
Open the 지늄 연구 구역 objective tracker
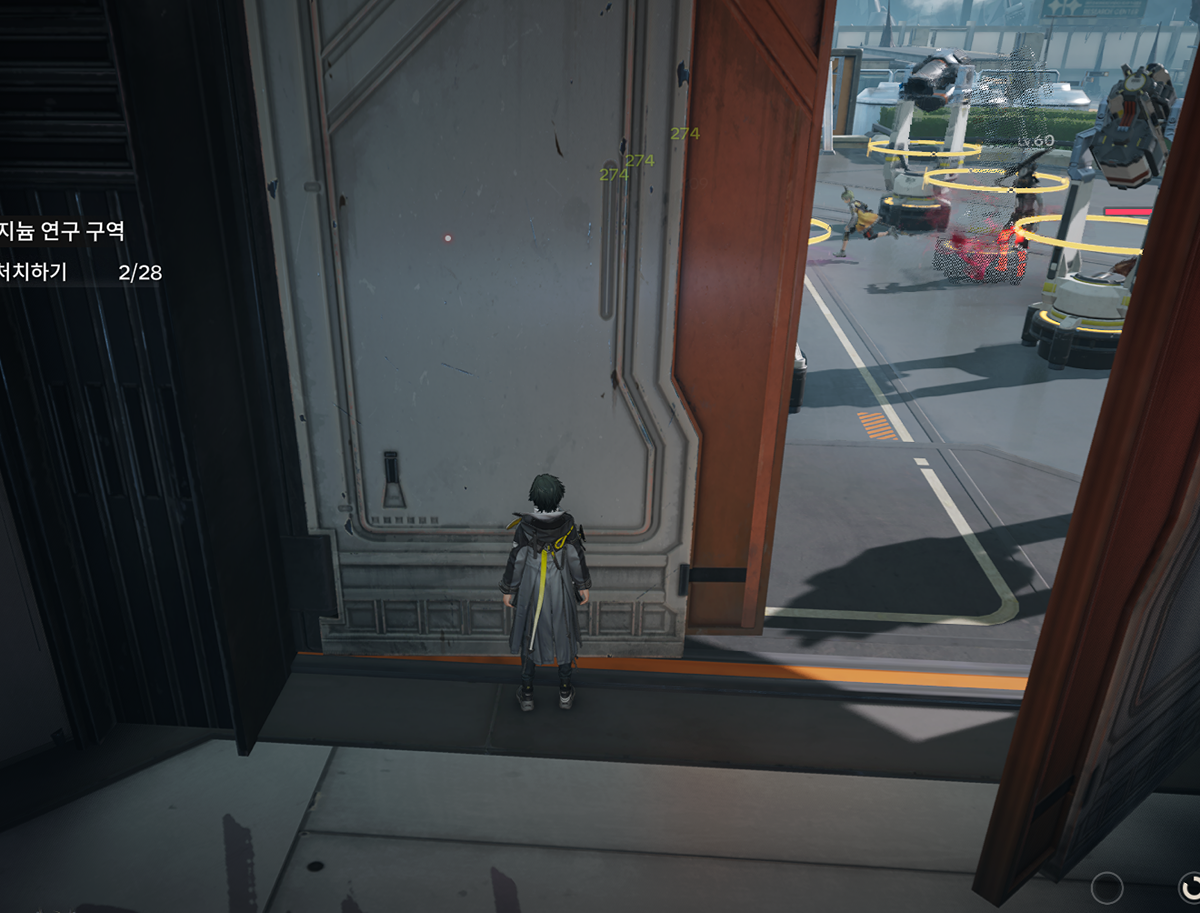(x=62, y=231)
